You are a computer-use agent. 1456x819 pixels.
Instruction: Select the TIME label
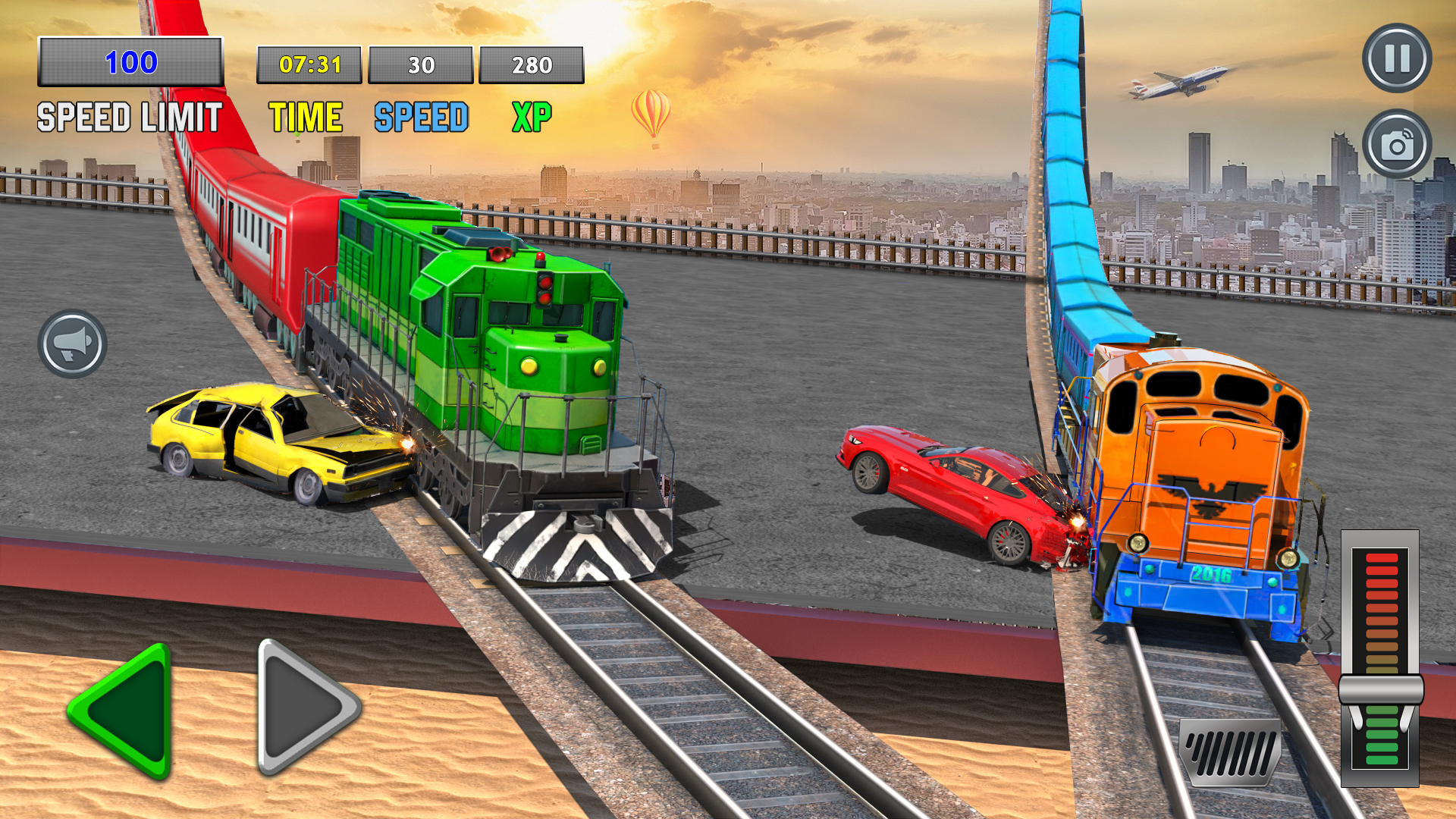click(x=305, y=117)
